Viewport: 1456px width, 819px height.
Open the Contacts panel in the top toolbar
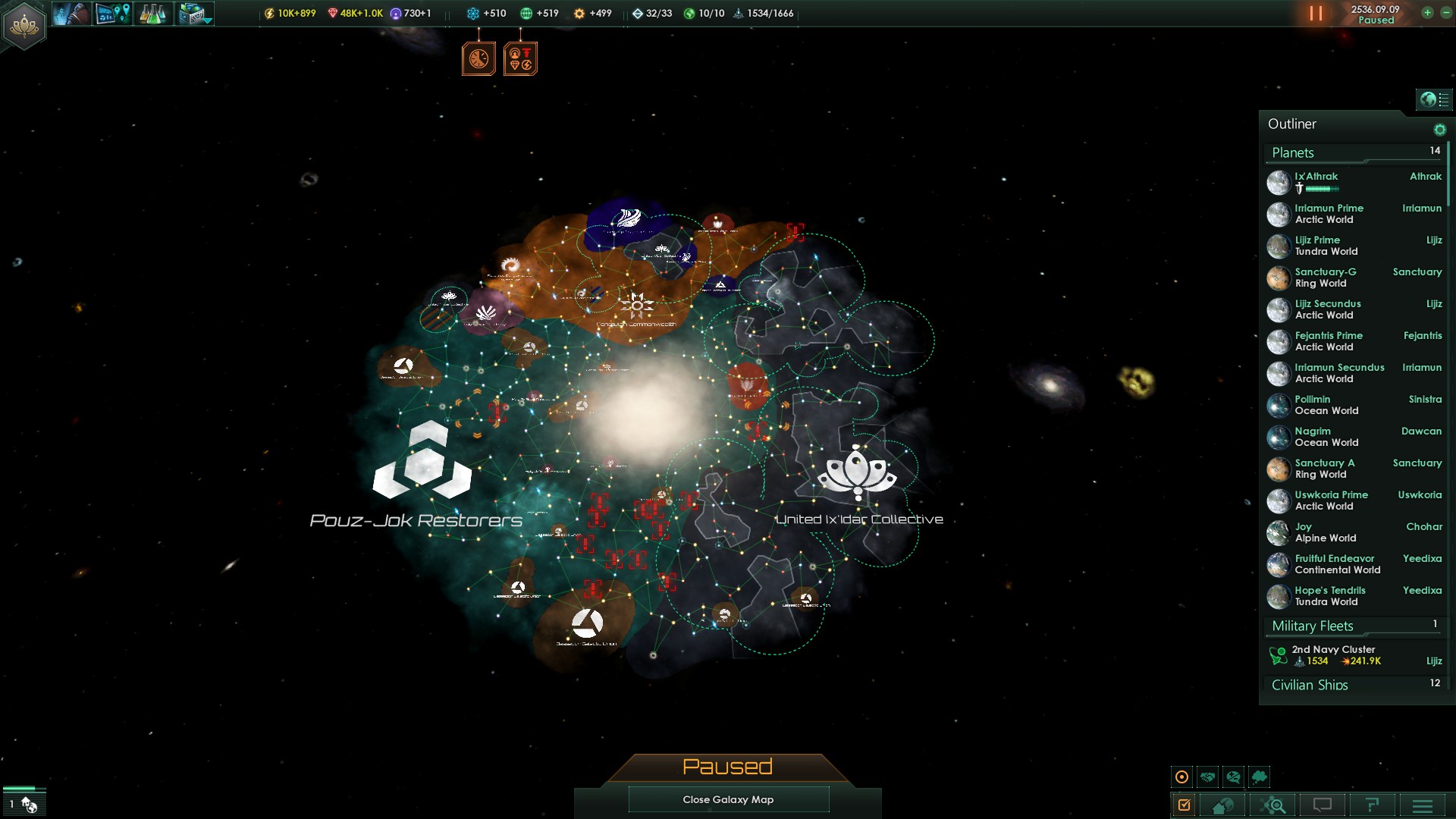(x=71, y=14)
